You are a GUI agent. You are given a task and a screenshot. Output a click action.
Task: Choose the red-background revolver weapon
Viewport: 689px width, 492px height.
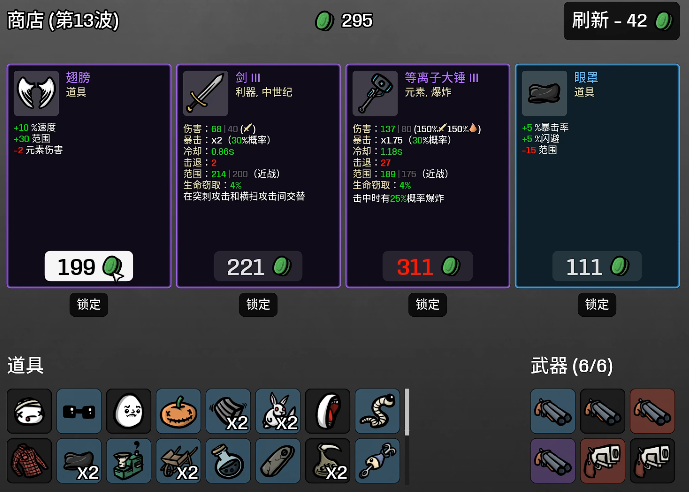[603, 461]
